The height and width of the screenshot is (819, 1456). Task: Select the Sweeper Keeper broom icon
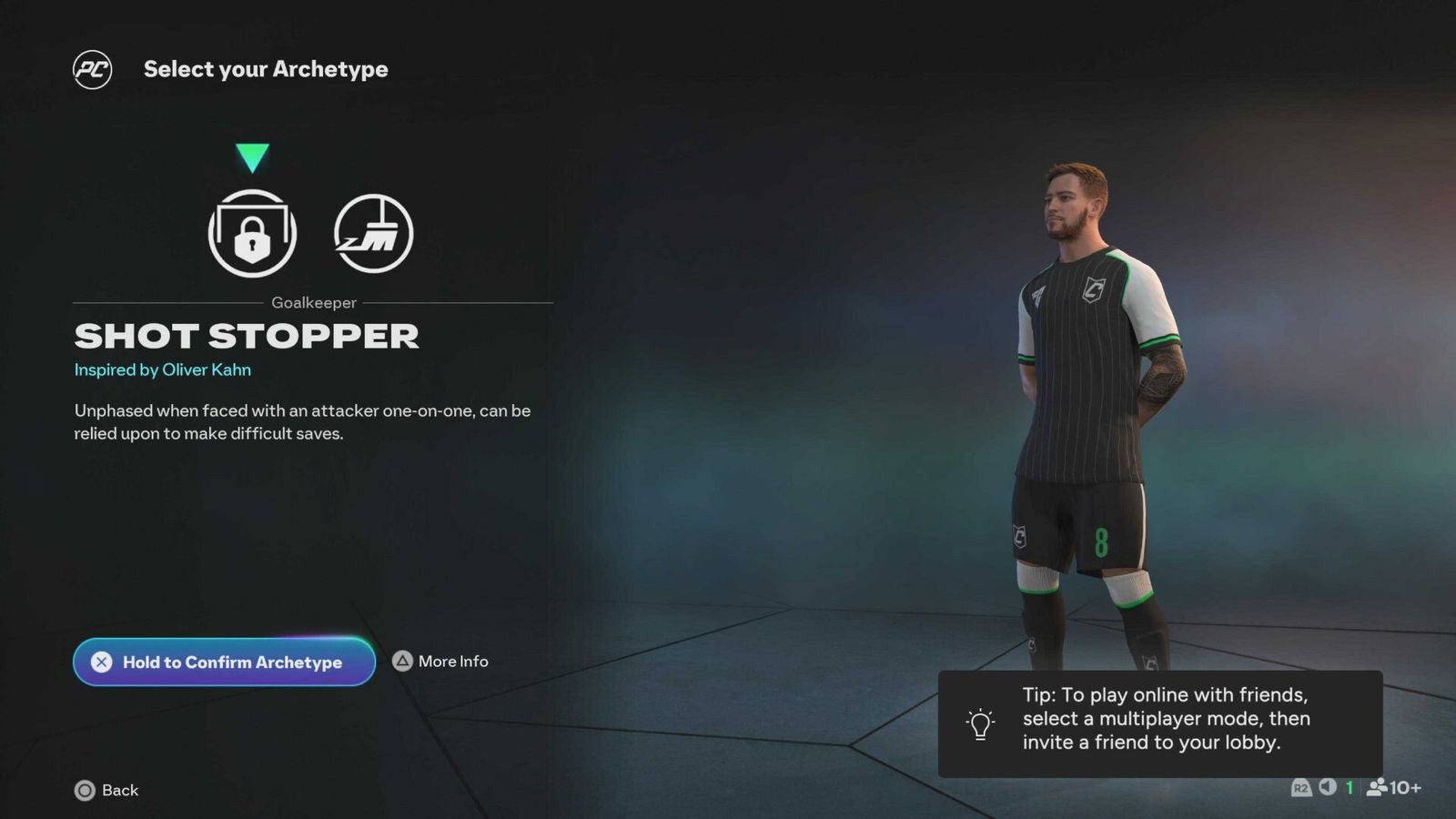[x=374, y=234]
